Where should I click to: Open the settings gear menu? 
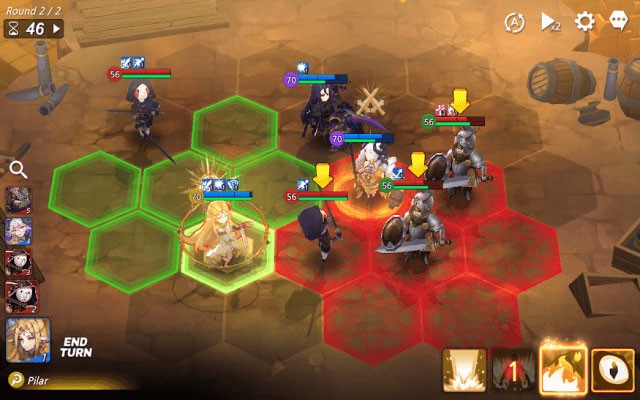point(585,21)
